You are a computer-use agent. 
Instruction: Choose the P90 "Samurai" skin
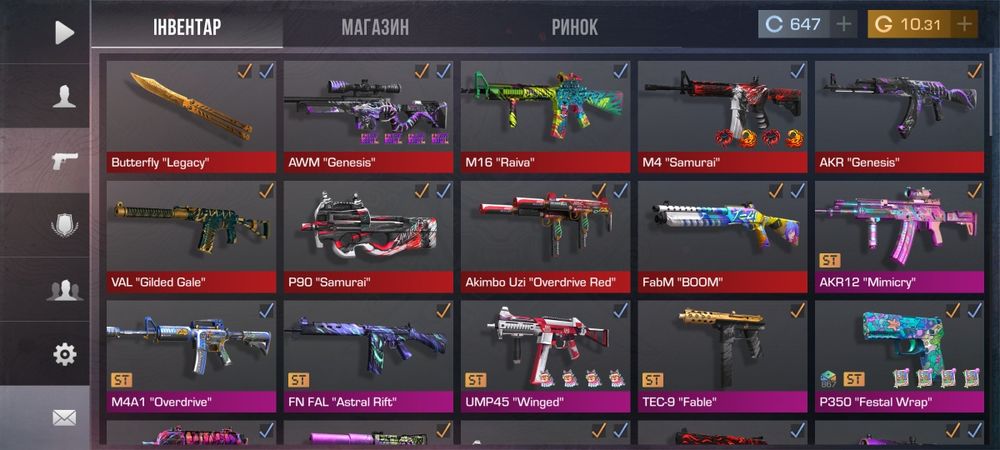(x=369, y=235)
